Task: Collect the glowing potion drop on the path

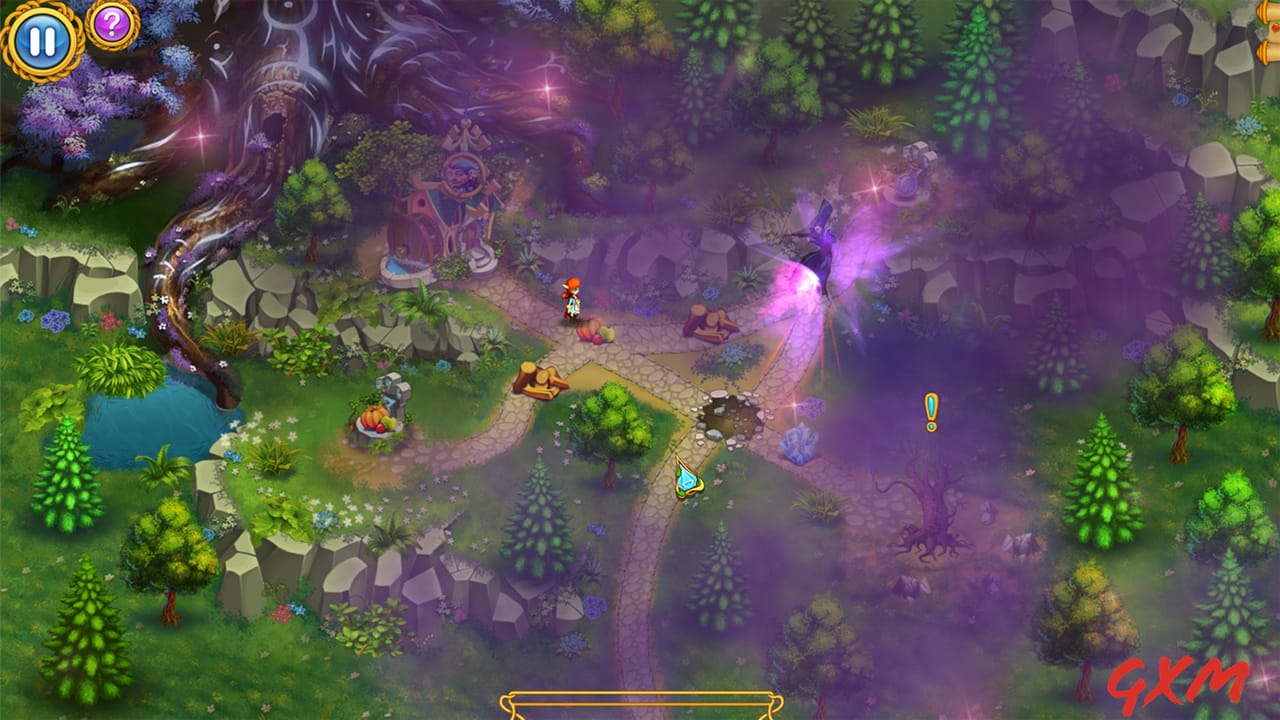Action: (x=689, y=478)
